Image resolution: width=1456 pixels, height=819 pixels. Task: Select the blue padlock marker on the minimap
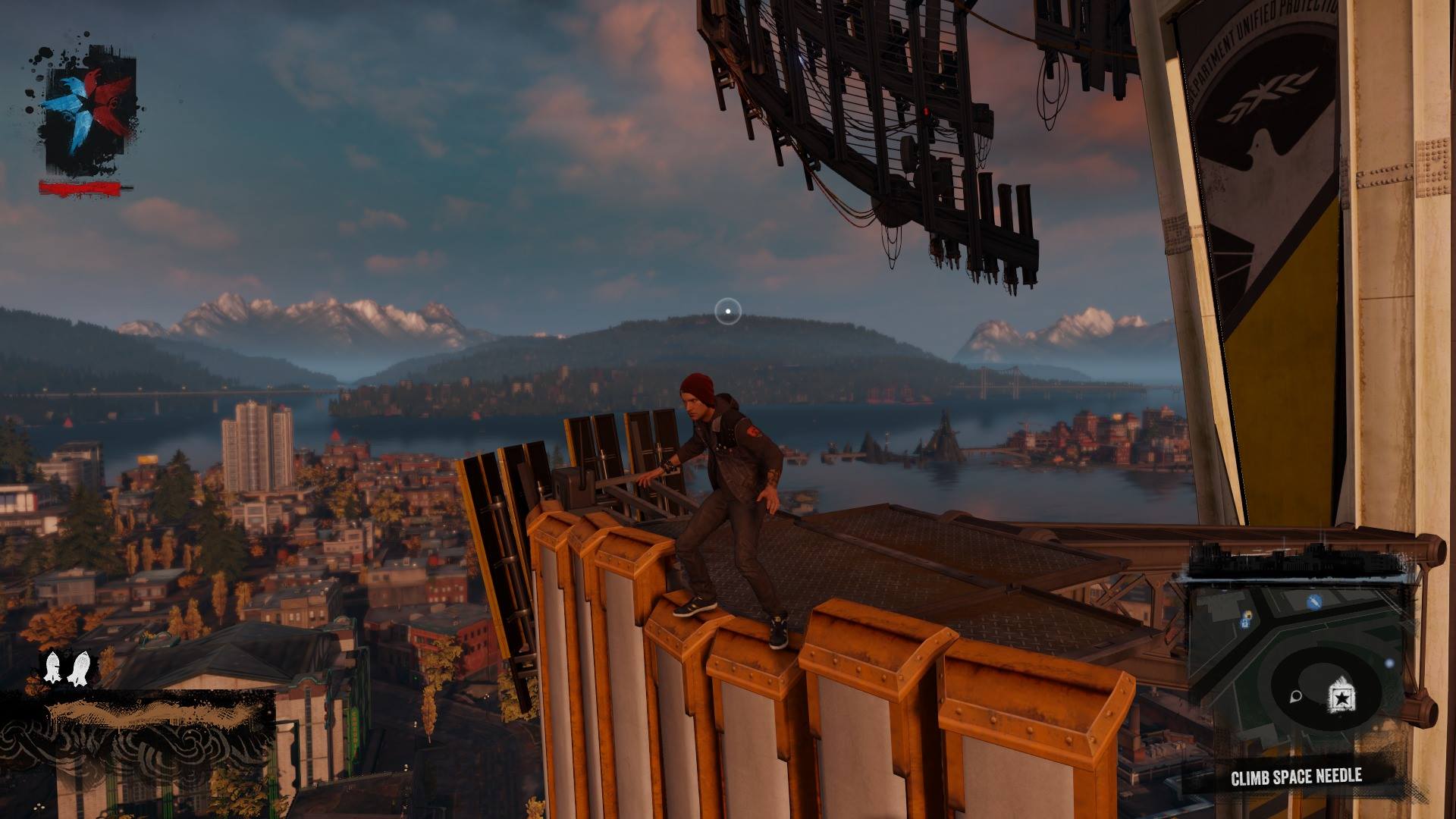[1246, 622]
